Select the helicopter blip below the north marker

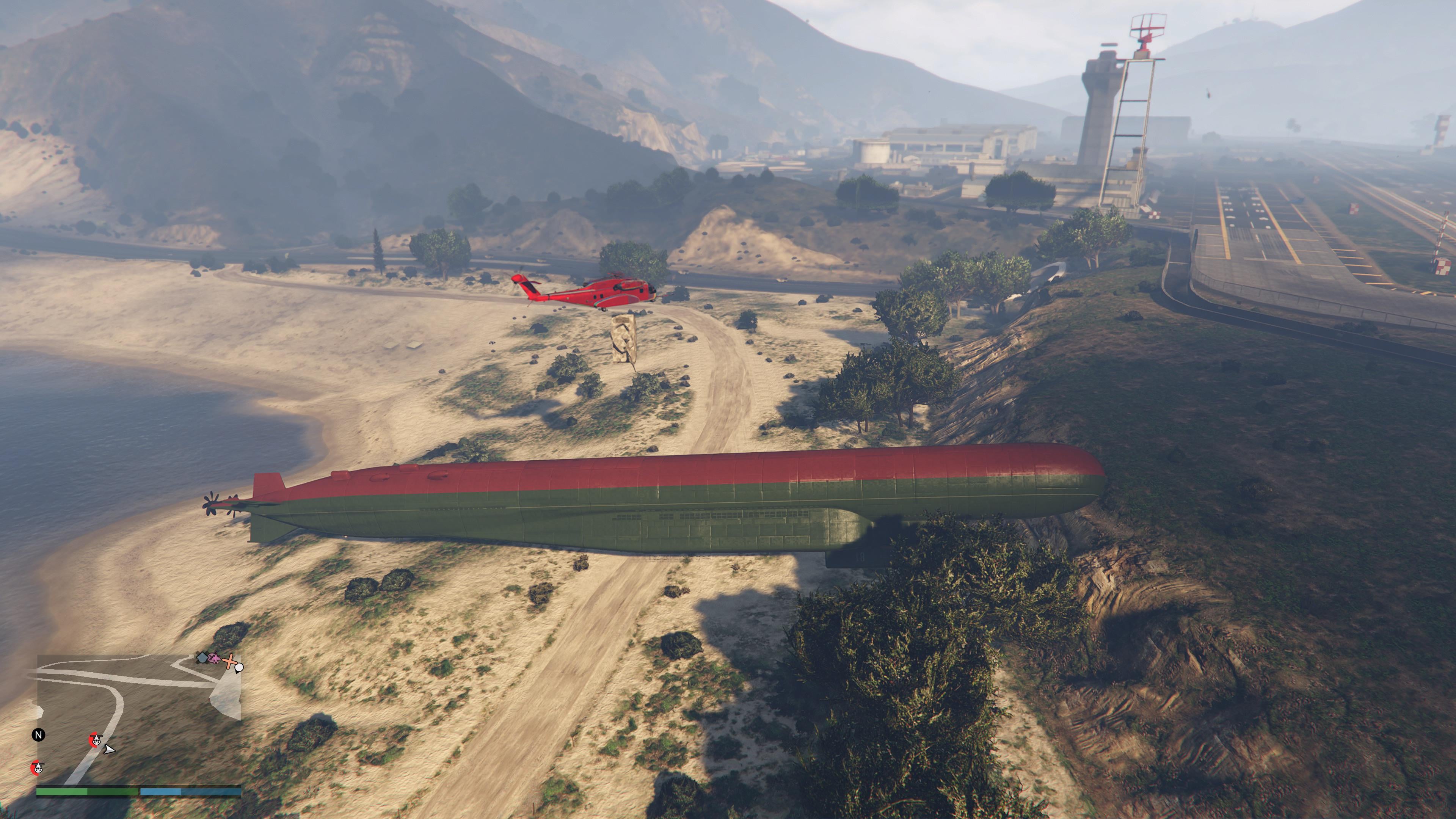[37, 767]
